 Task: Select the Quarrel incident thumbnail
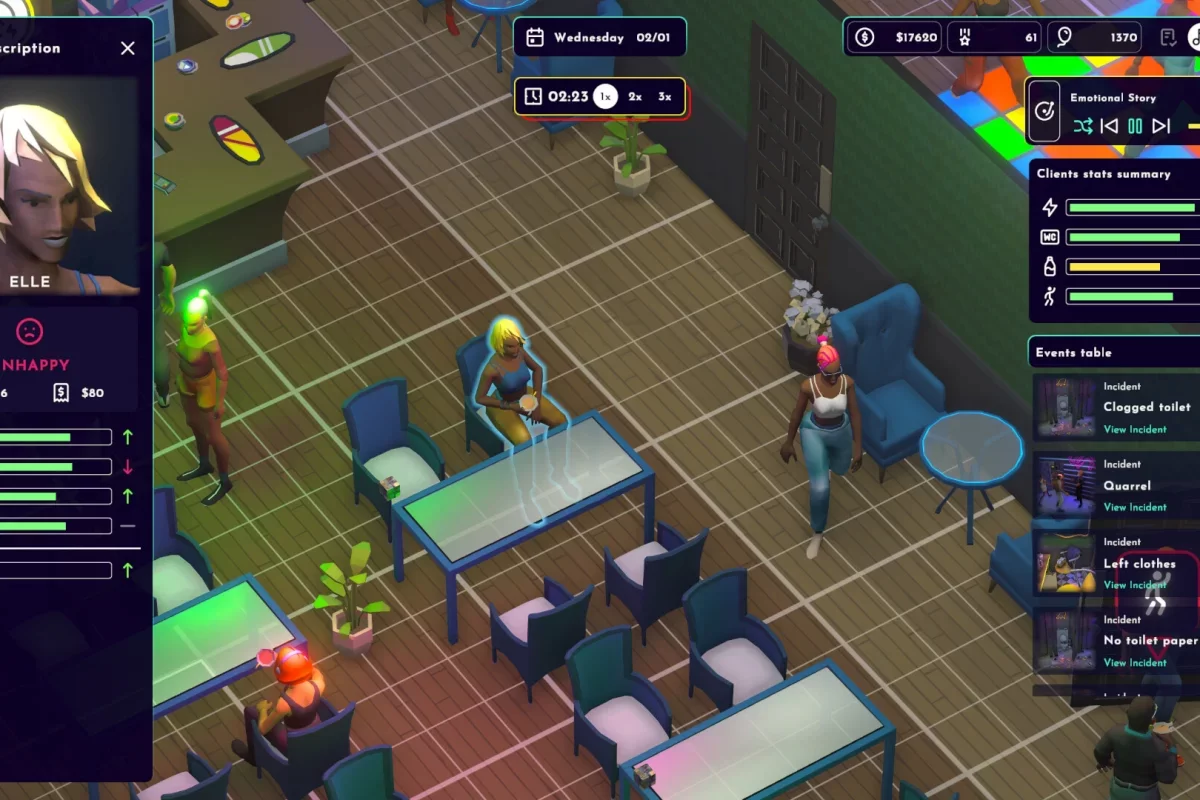[x=1063, y=485]
